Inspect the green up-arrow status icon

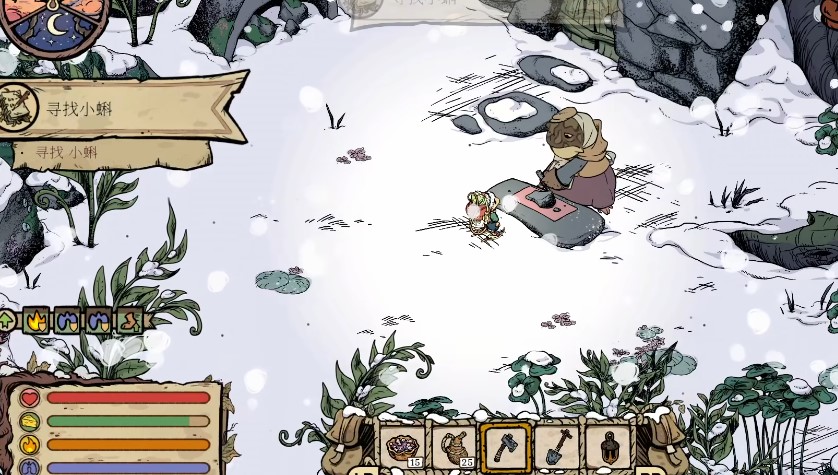(x=8, y=321)
